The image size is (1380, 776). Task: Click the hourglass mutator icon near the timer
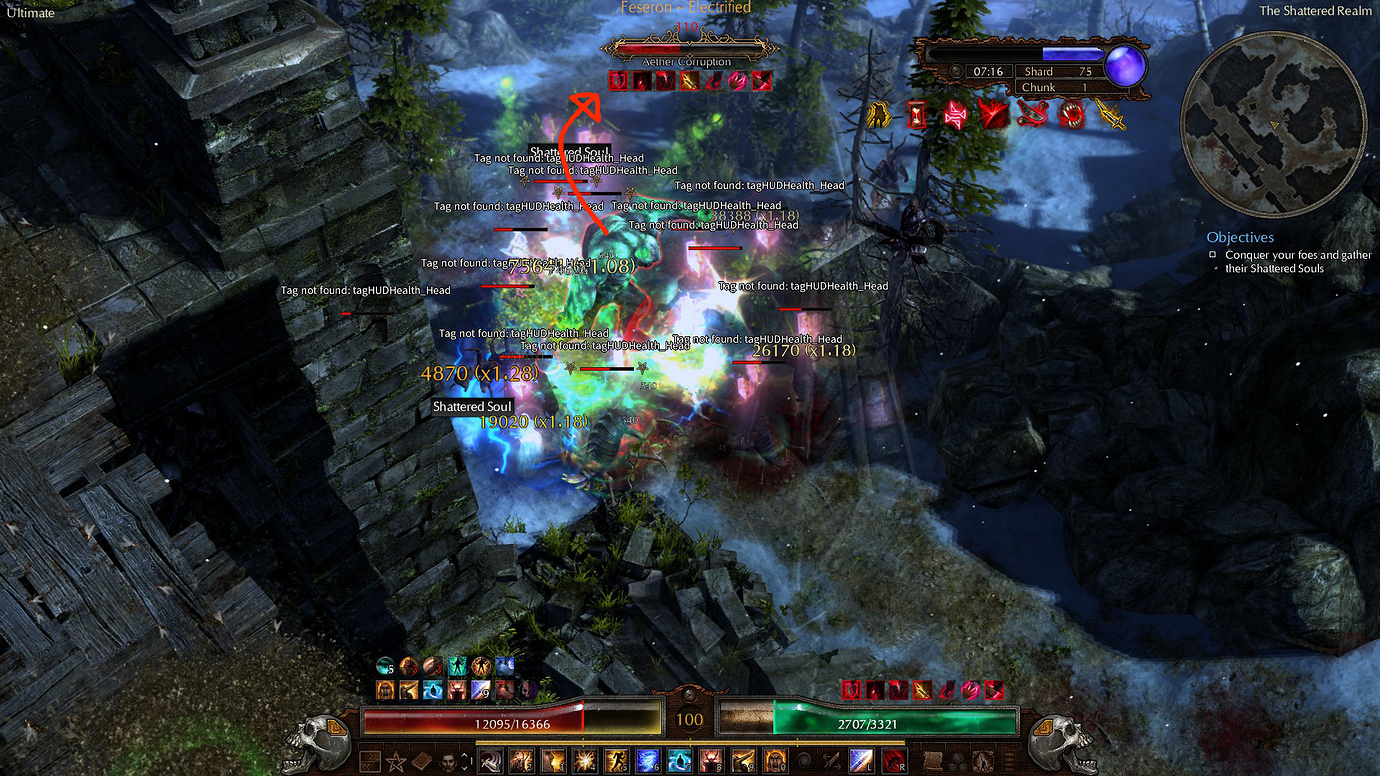click(x=916, y=113)
